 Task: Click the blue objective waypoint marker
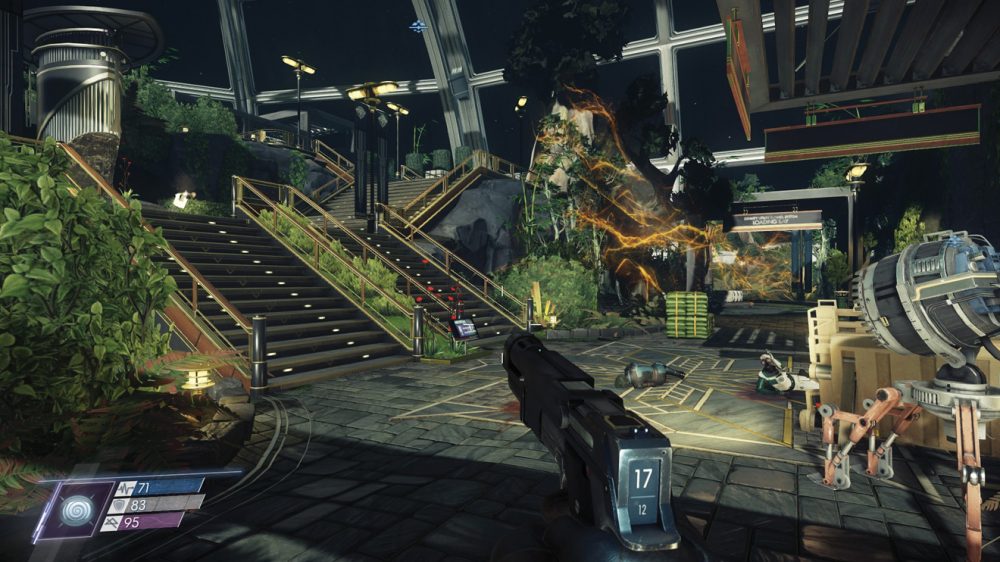click(x=418, y=27)
